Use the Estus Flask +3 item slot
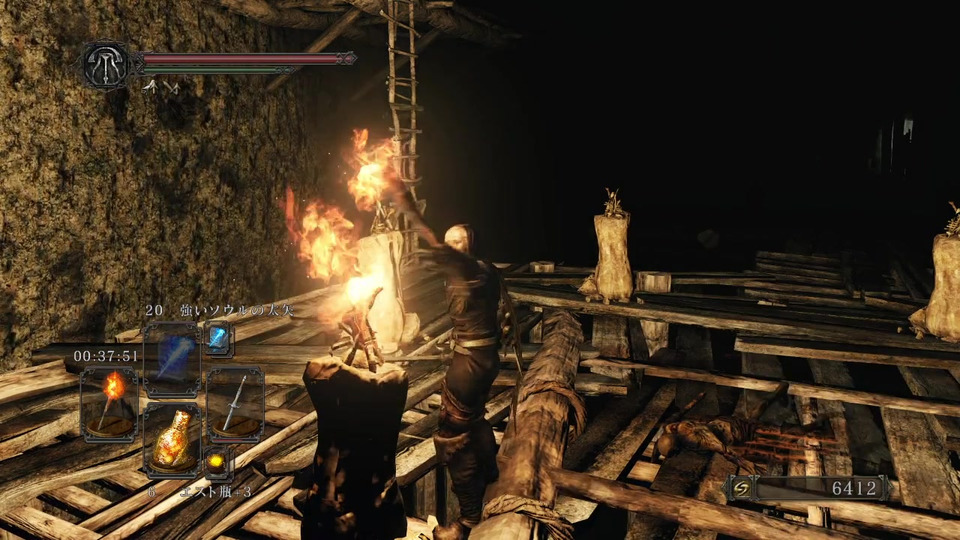The image size is (960, 540). (x=172, y=440)
